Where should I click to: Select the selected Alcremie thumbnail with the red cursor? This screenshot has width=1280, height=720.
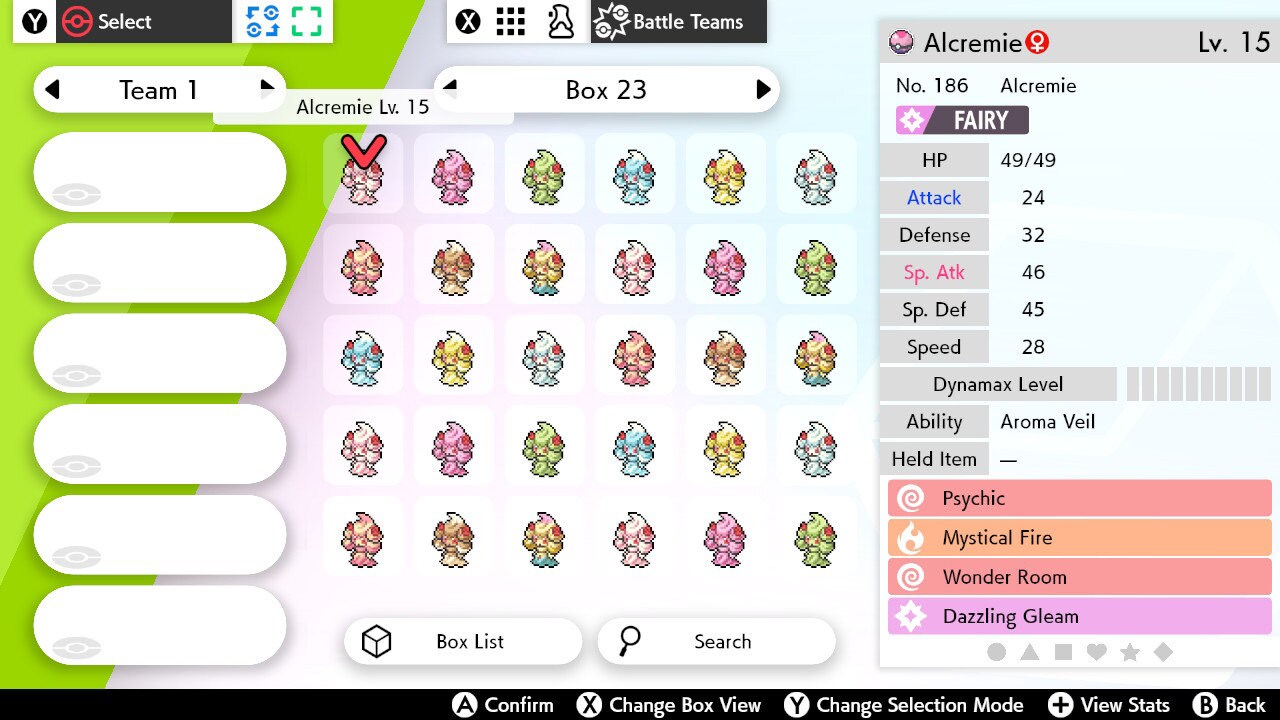[363, 175]
